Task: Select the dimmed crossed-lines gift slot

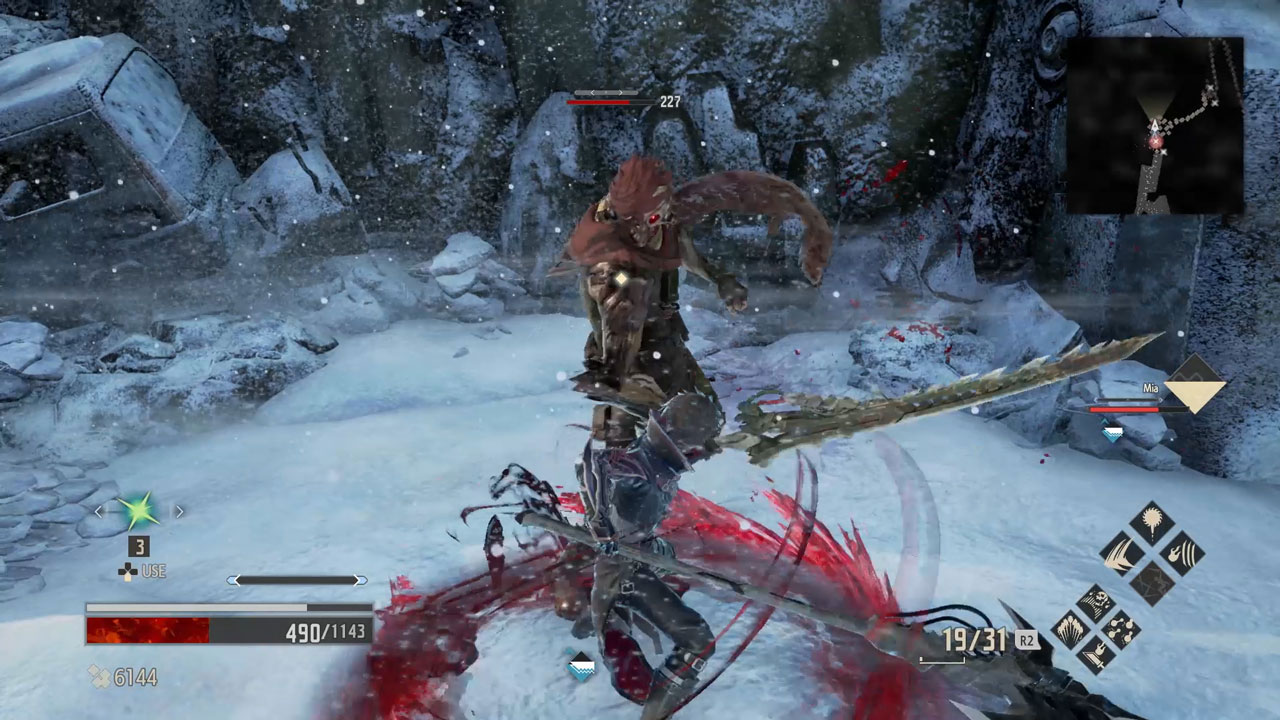Action: (x=1152, y=582)
